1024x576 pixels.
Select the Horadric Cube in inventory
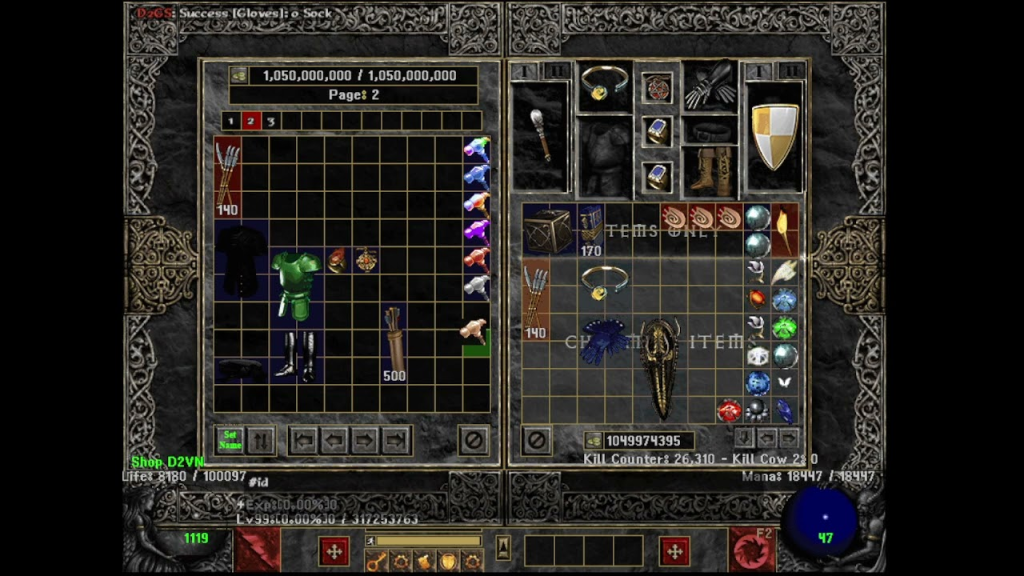pos(547,230)
